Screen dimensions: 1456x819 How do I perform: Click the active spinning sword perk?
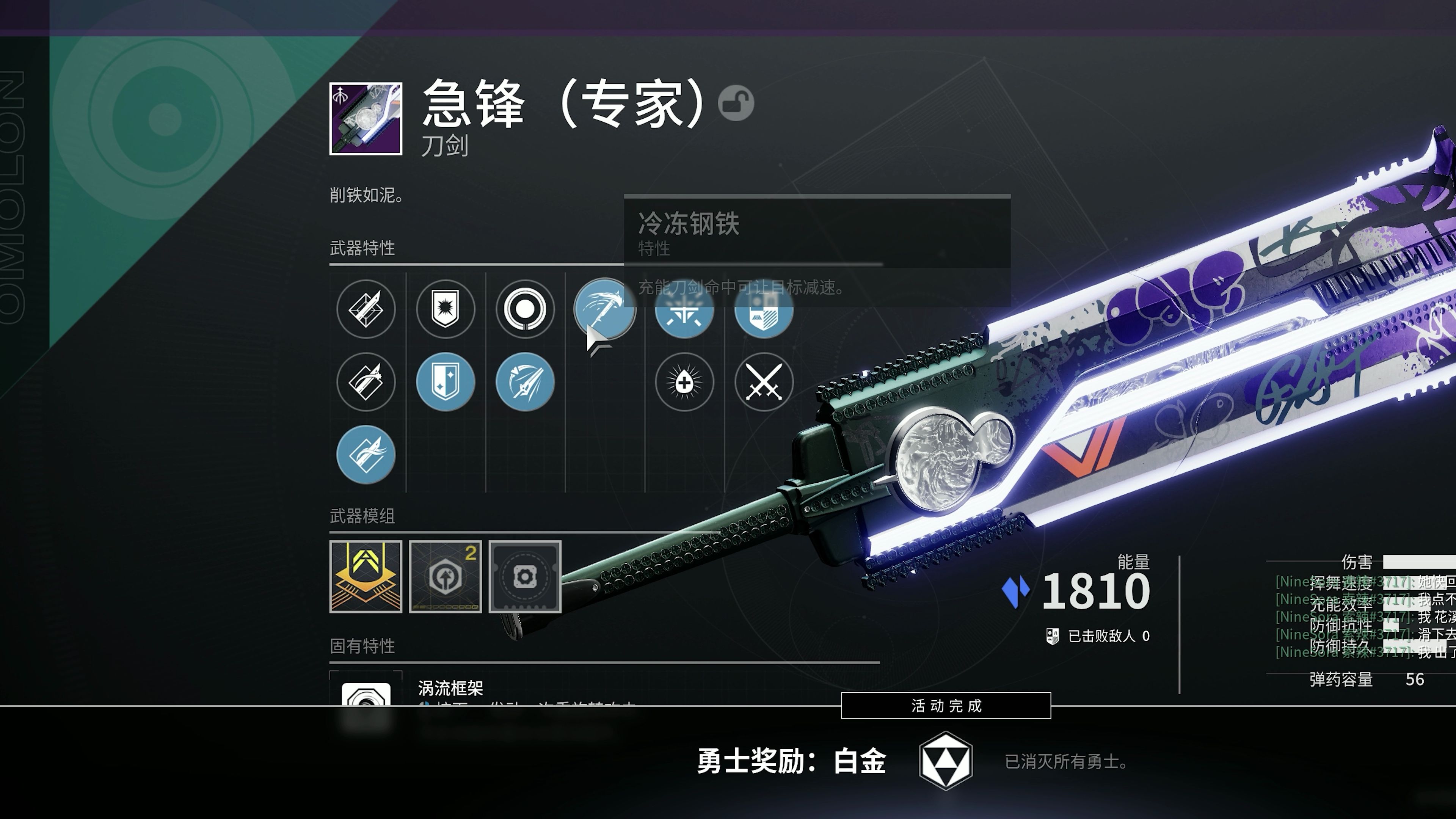click(525, 382)
